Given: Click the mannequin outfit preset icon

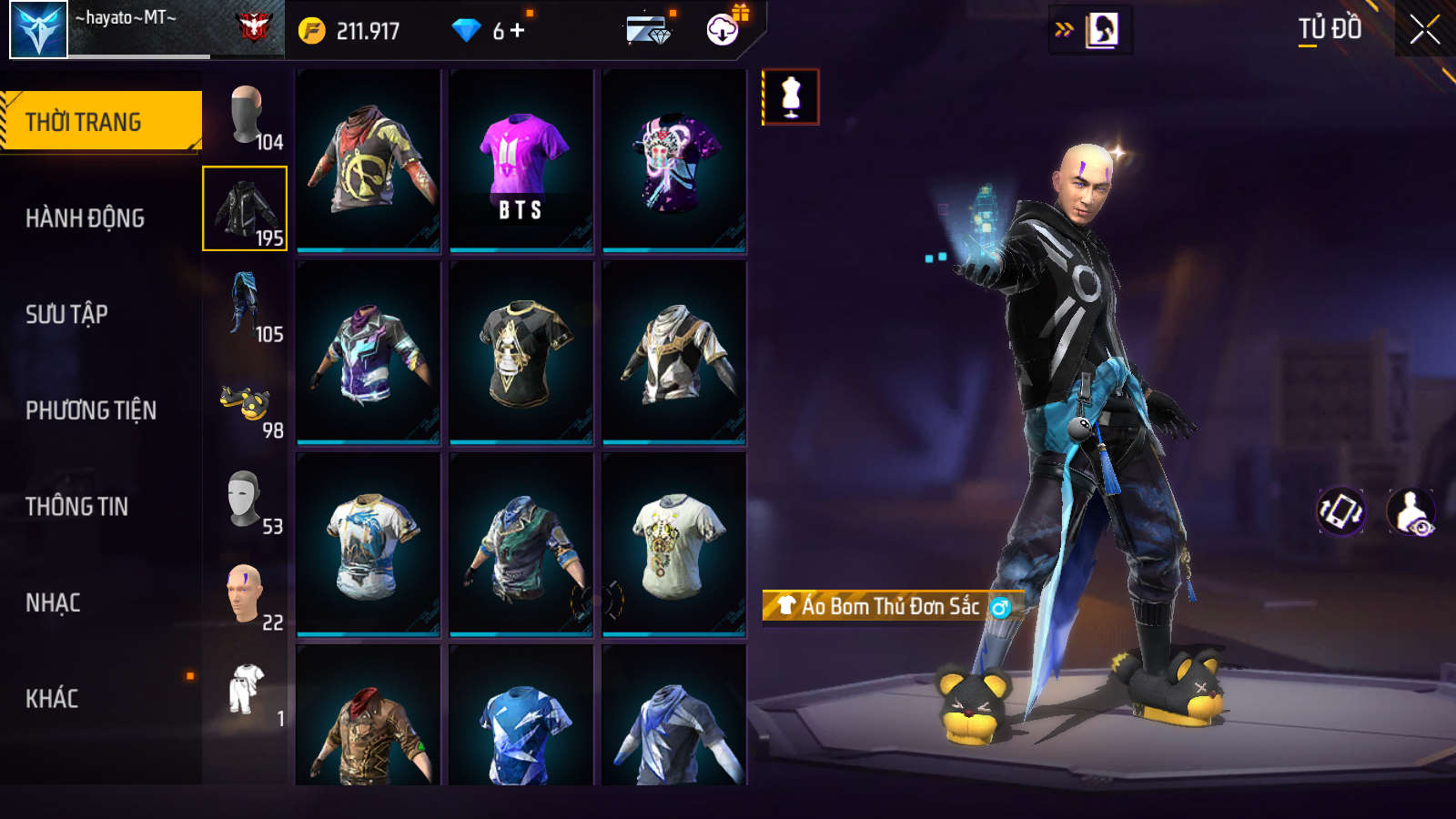Looking at the screenshot, I should coord(791,96).
